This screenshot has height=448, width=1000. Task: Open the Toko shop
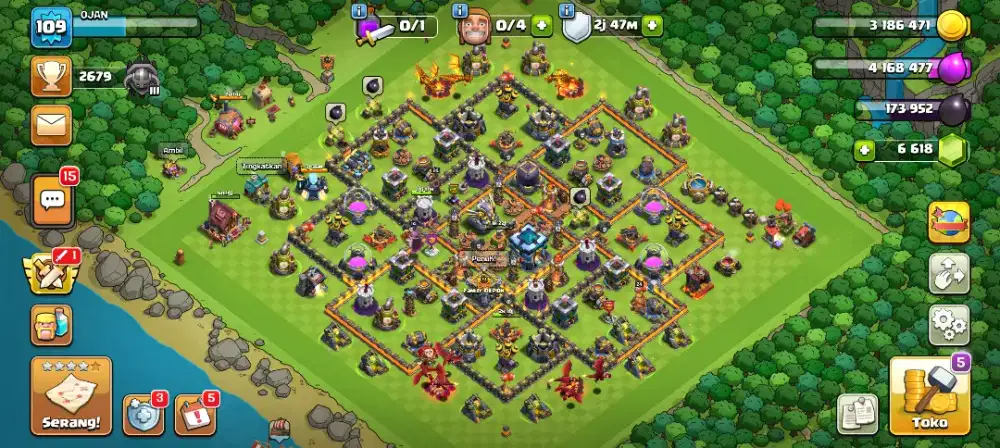click(x=929, y=396)
